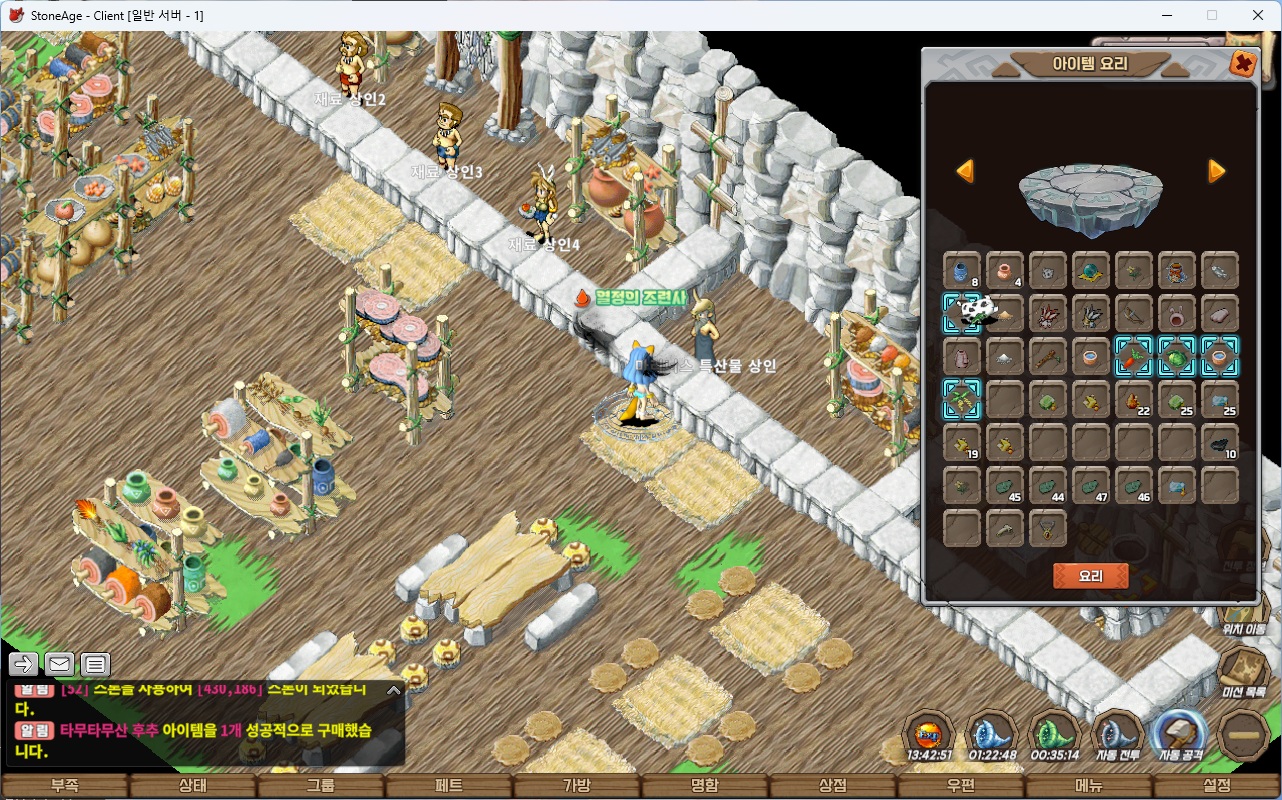The height and width of the screenshot is (800, 1282).
Task: Close the 아이템 요리 cooking window
Action: pyautogui.click(x=1242, y=64)
